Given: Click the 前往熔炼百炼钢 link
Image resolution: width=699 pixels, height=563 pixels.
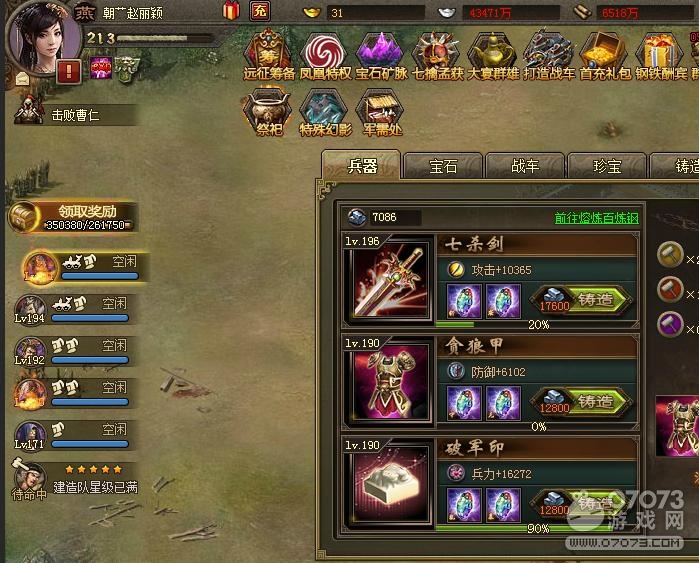Looking at the screenshot, I should click(x=595, y=218).
